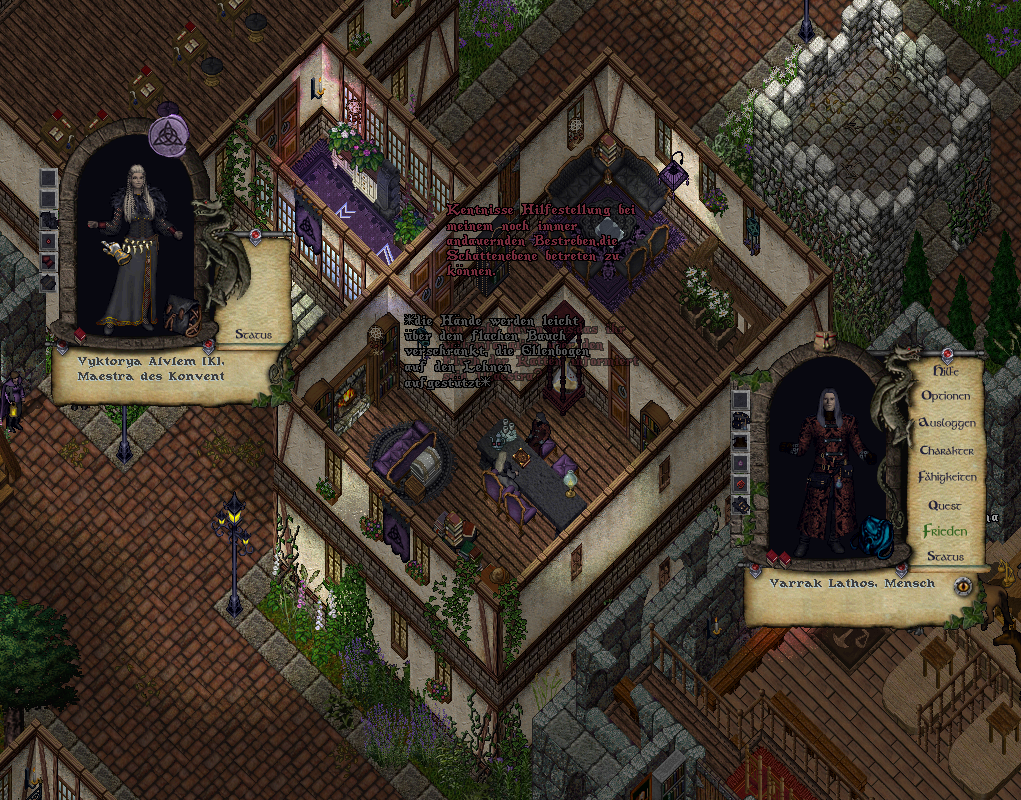Open the Quest log
The image size is (1021, 800).
coord(945,505)
